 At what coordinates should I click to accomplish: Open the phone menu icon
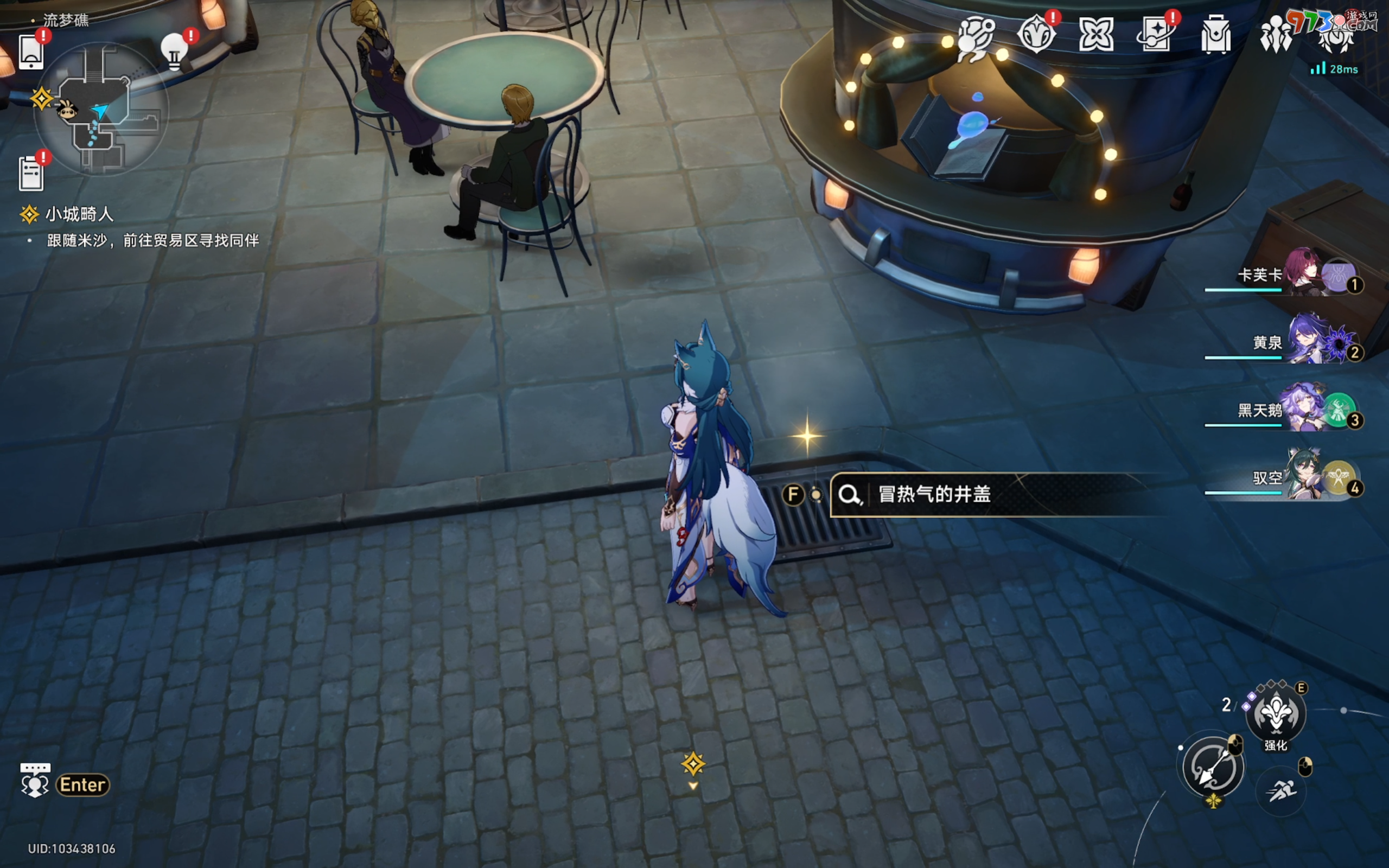pos(31,53)
